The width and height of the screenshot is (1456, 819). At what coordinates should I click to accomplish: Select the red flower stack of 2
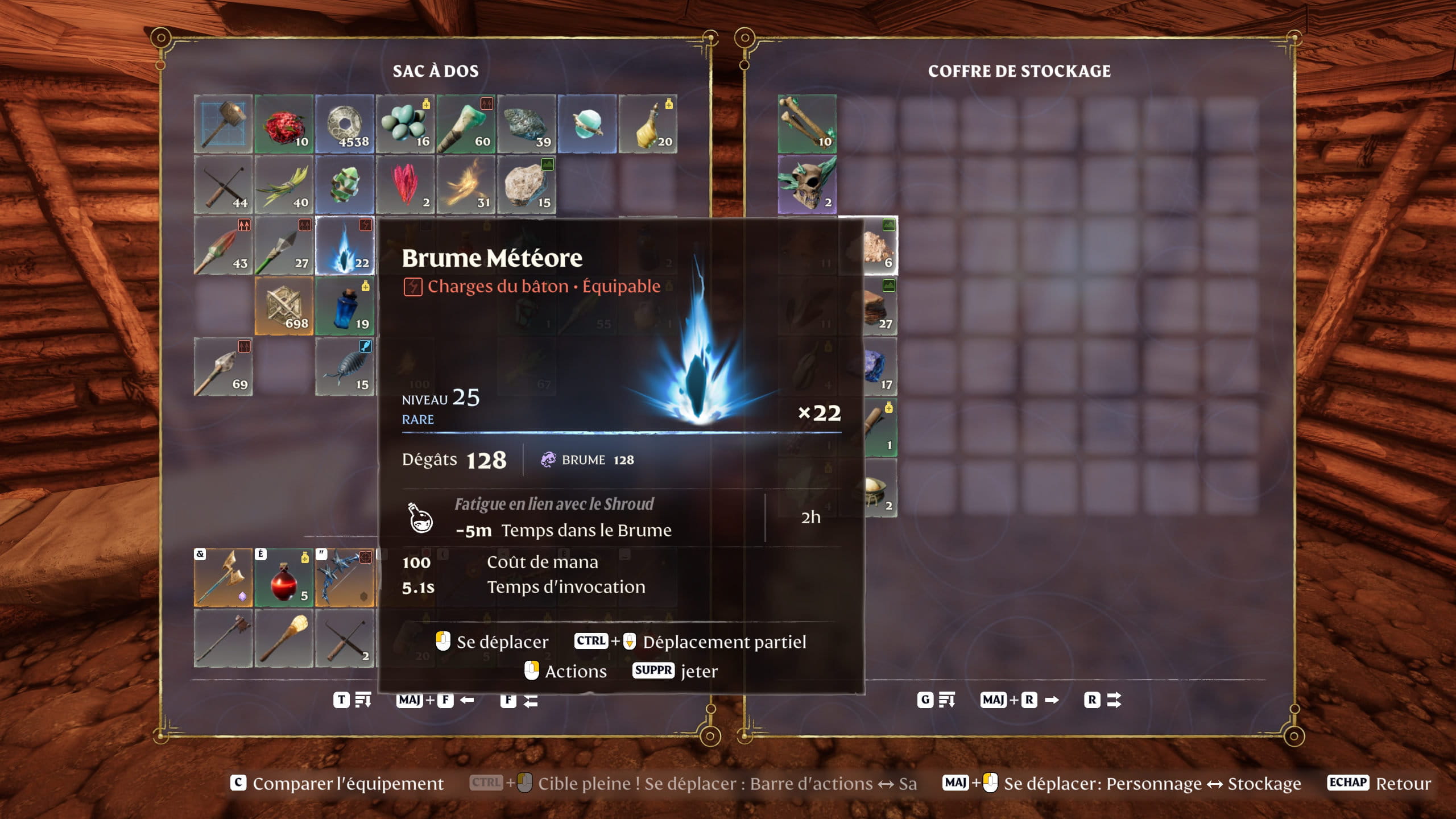coord(405,185)
